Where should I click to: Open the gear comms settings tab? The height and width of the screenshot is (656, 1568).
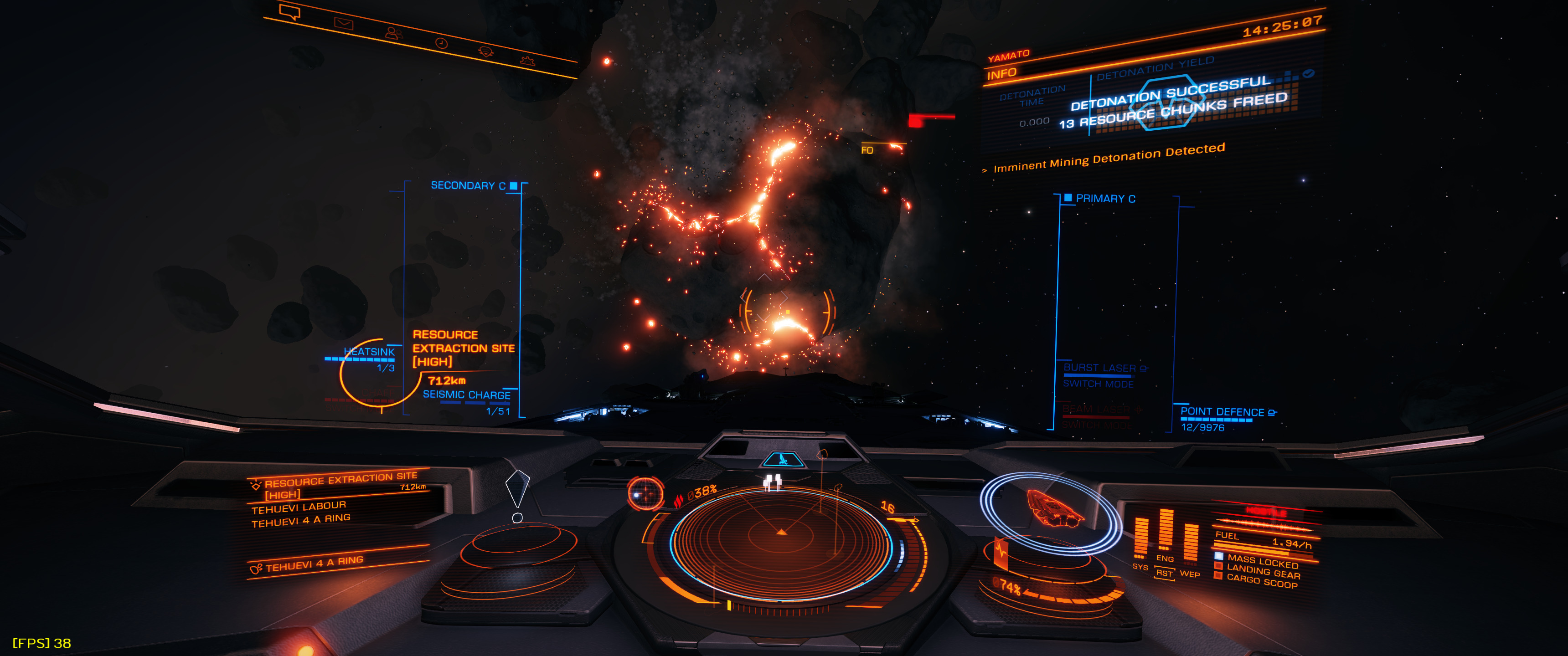pos(527,60)
